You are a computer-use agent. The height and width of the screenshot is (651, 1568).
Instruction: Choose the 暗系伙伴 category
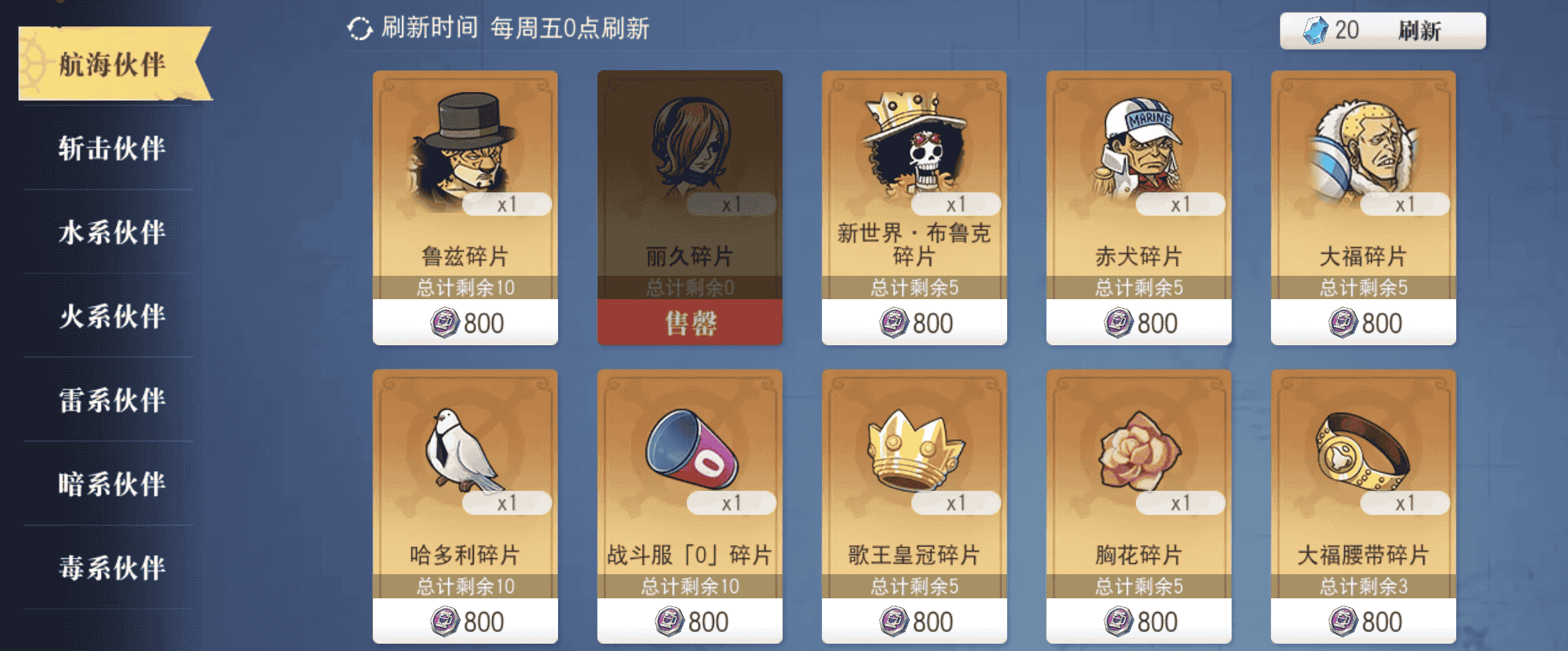(112, 484)
